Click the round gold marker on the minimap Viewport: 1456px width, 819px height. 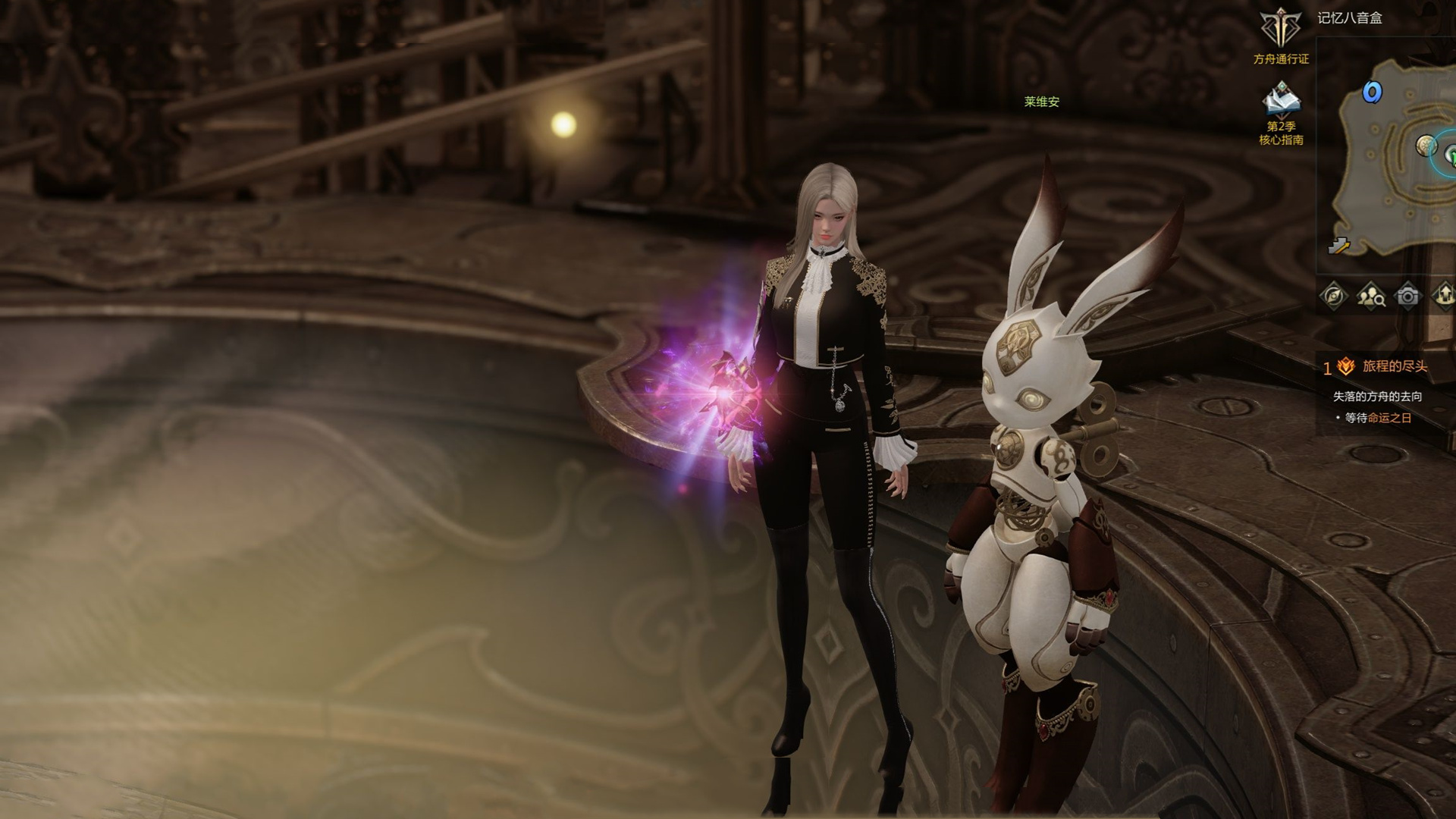[x=1426, y=145]
